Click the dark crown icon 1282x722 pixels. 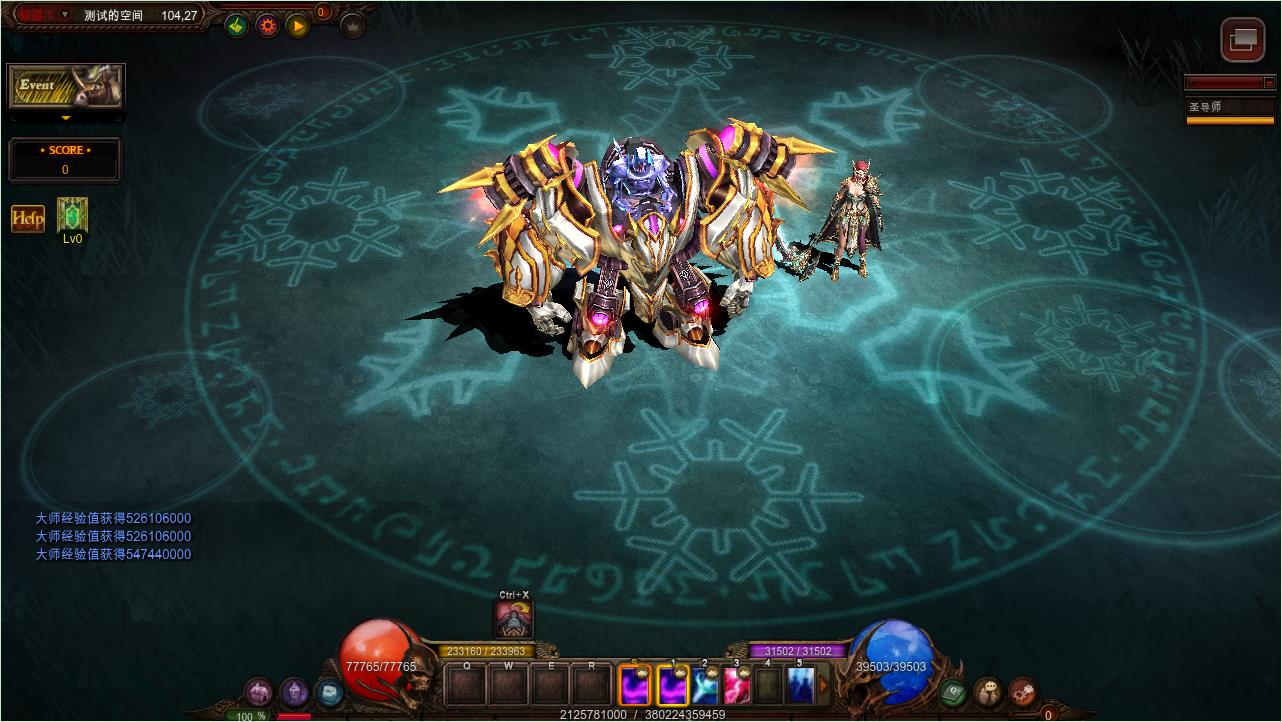coord(352,26)
